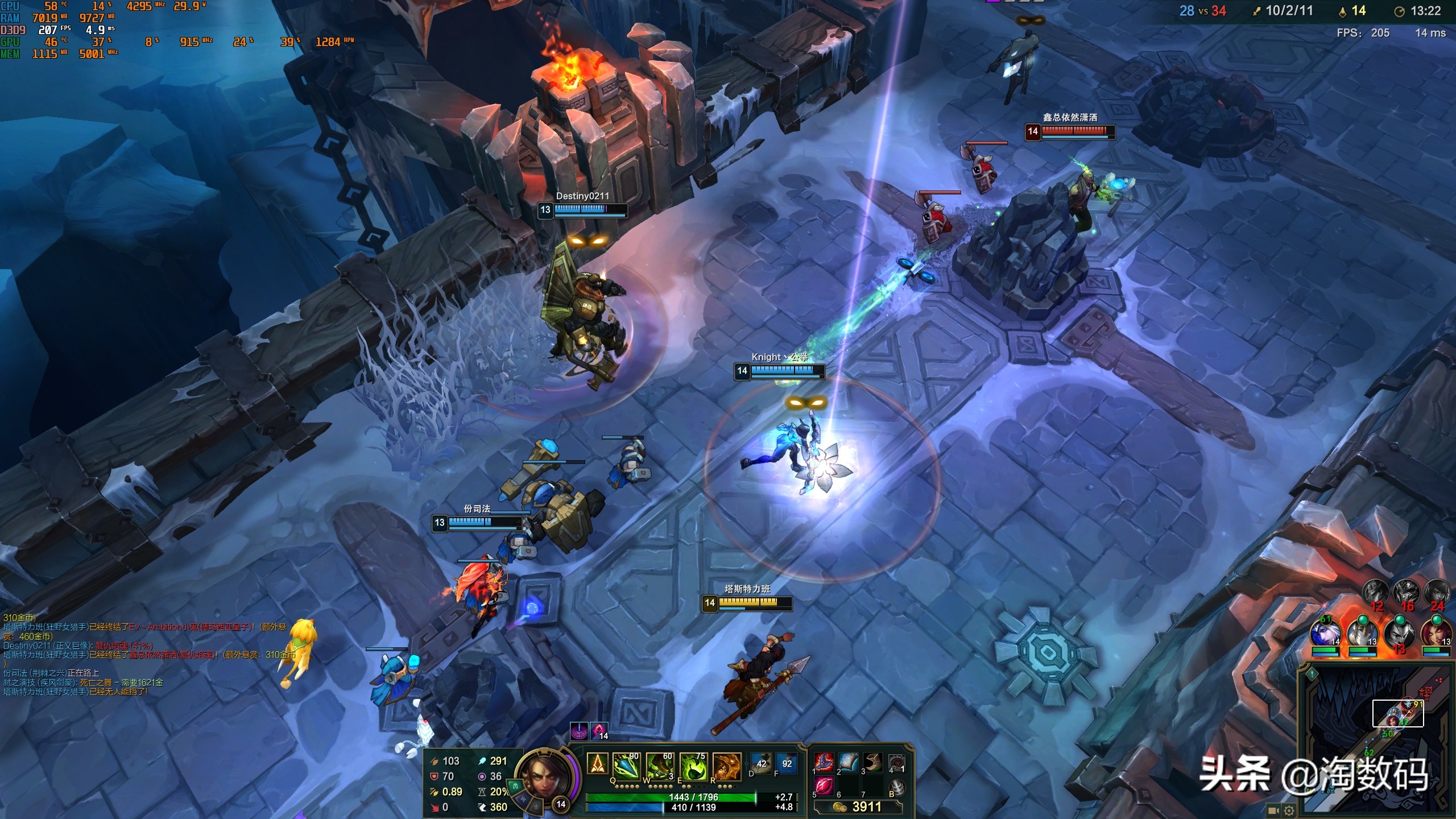Screen dimensions: 1456x819
Task: Click the blue scroll item in slot 2
Action: pyautogui.click(x=848, y=762)
